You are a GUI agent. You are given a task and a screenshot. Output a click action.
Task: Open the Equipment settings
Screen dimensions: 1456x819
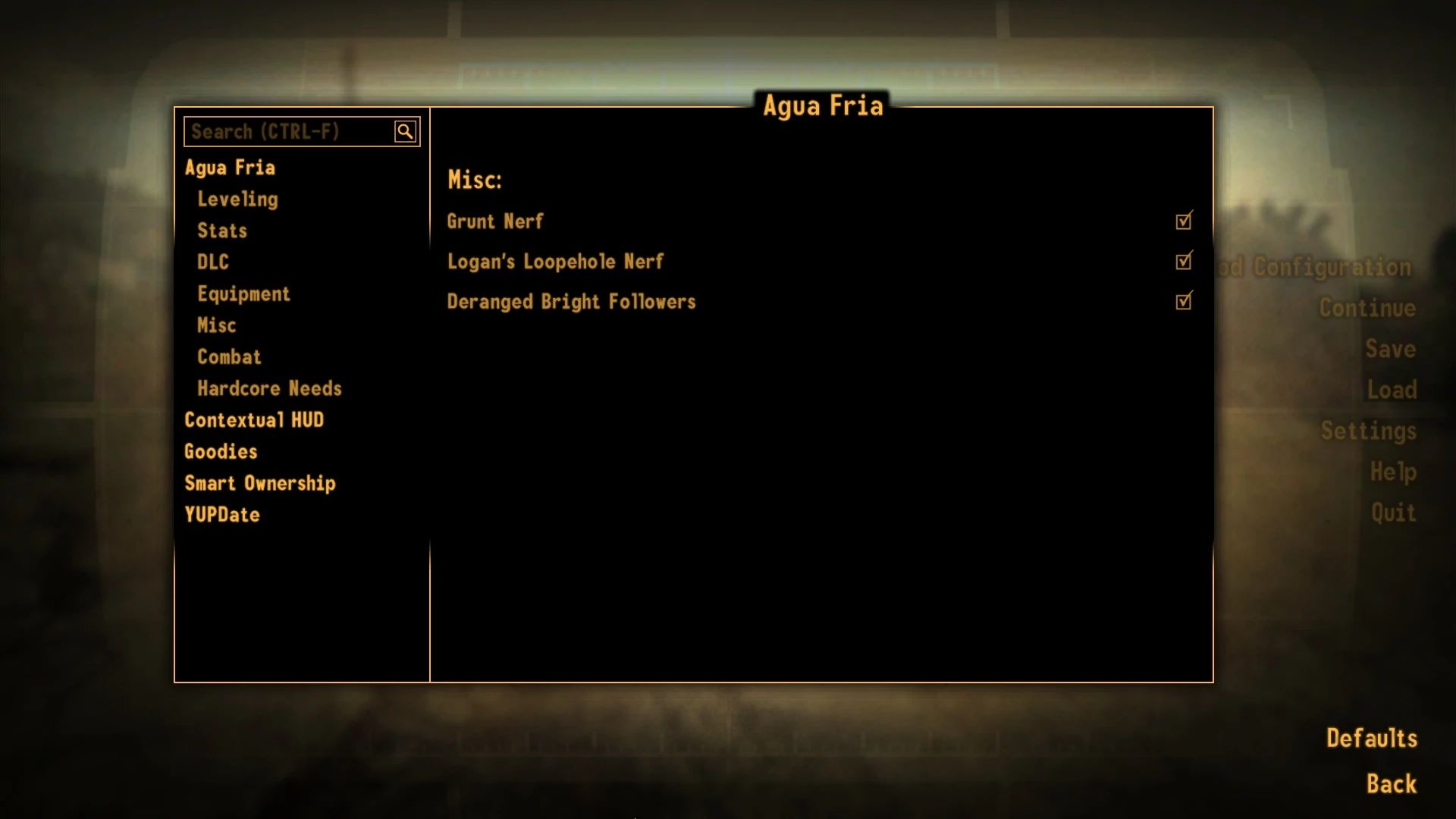click(x=243, y=293)
